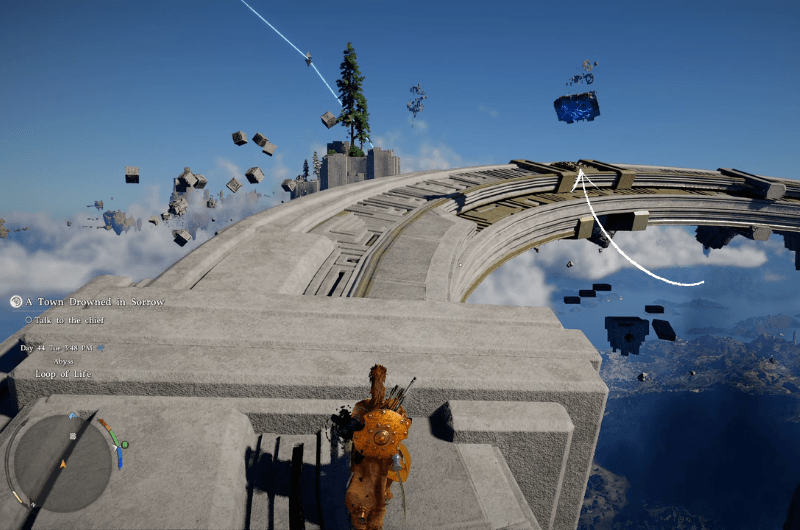Select the "A Town Drowned in Sorrow" quest tracker

(x=95, y=302)
